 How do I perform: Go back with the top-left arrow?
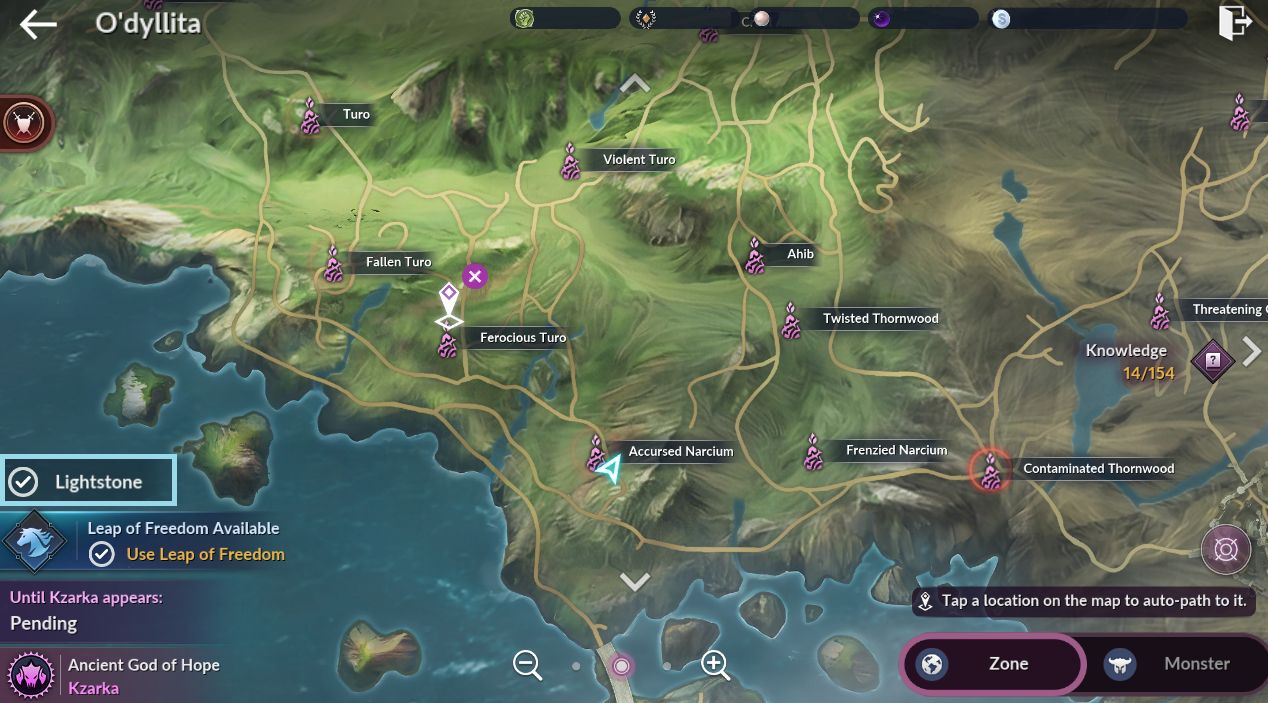click(38, 25)
